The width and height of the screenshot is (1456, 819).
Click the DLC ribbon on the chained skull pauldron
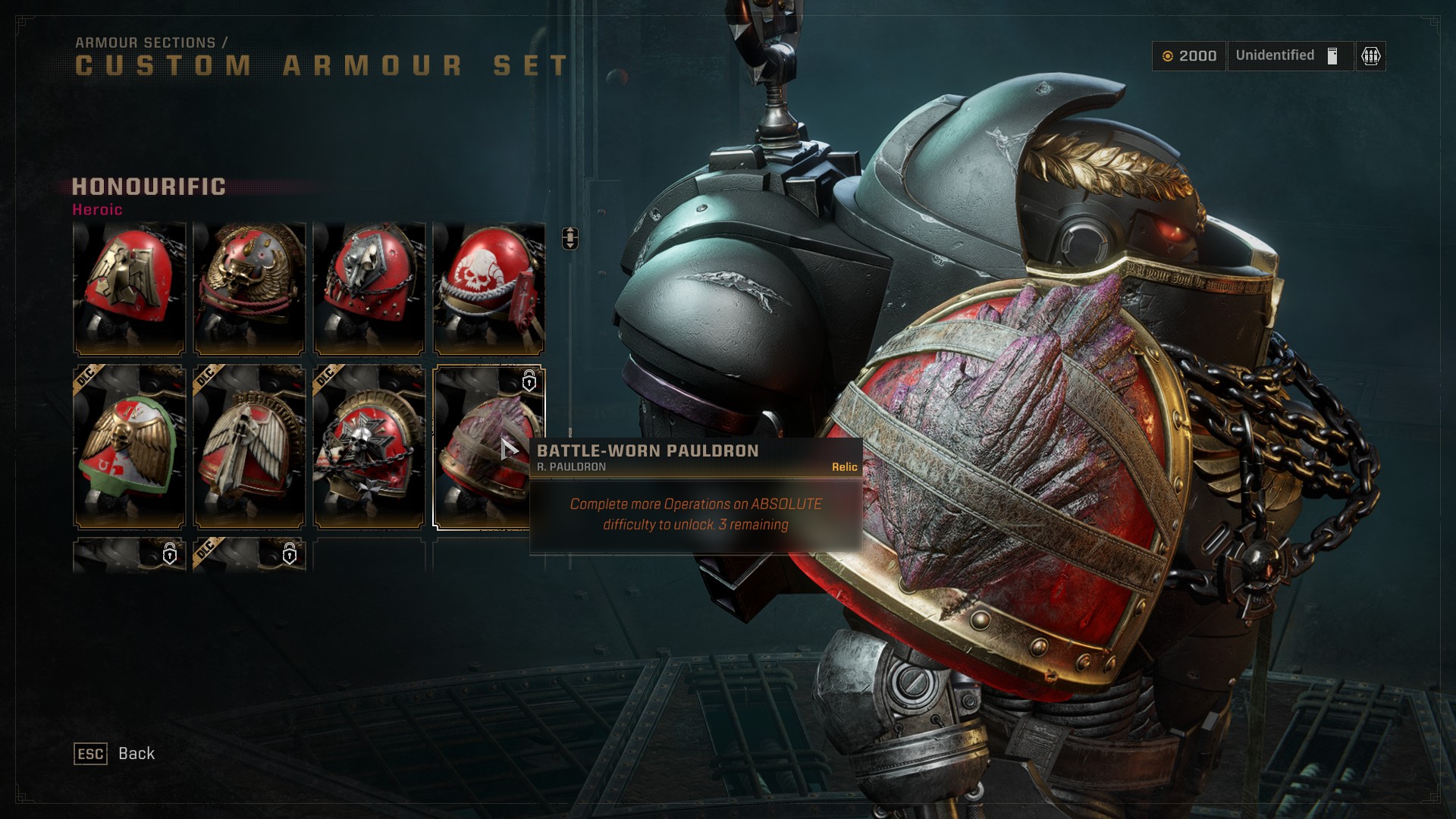tap(327, 373)
